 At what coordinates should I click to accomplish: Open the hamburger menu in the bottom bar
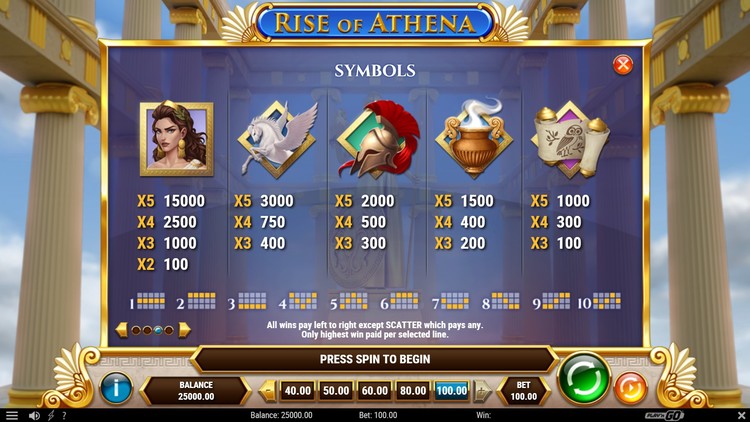tap(12, 415)
